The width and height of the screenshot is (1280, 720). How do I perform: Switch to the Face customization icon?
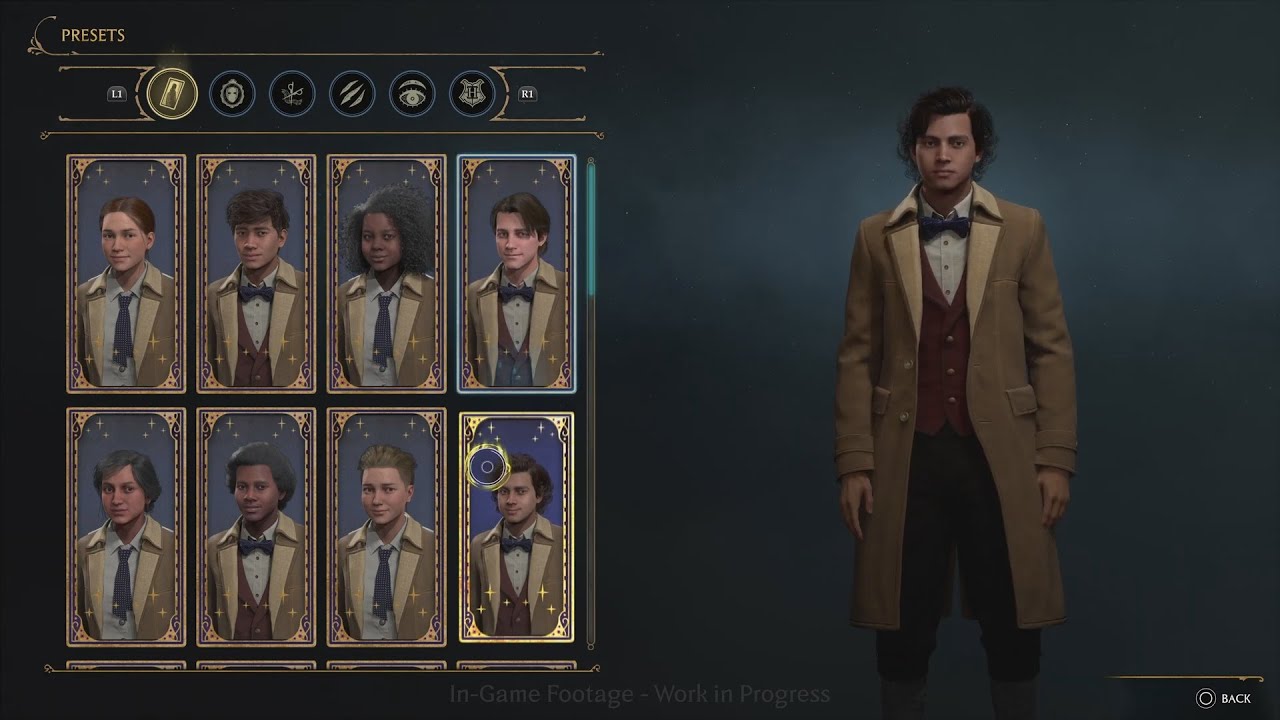(232, 94)
